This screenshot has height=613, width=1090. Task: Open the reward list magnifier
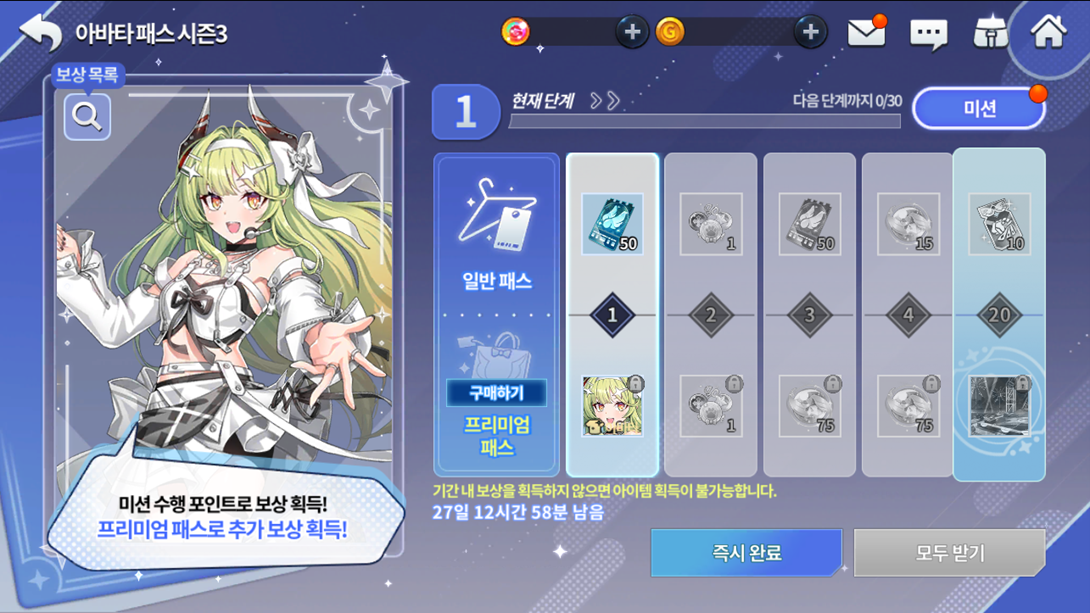[87, 117]
